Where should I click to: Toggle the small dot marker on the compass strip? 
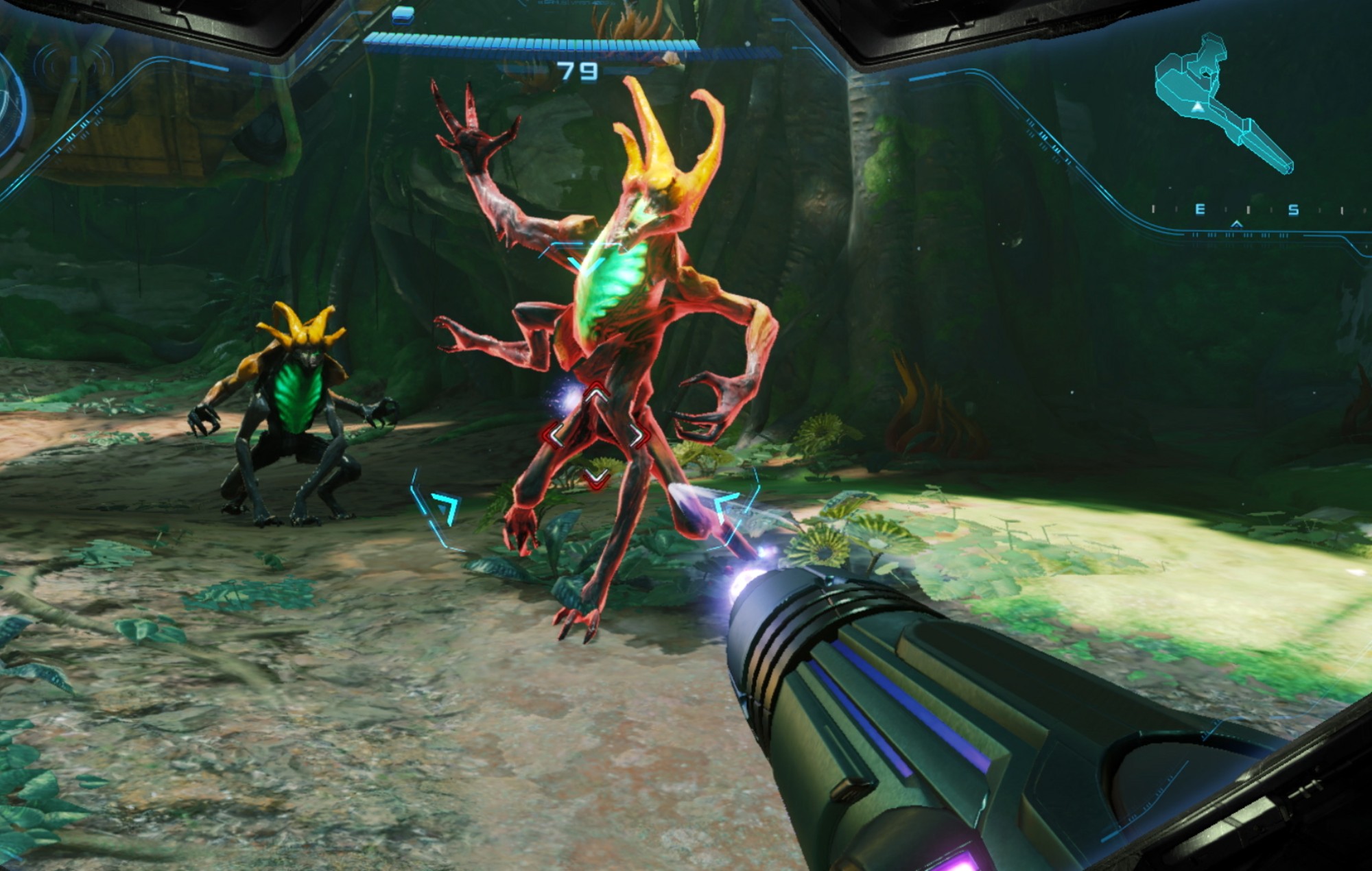(1170, 187)
